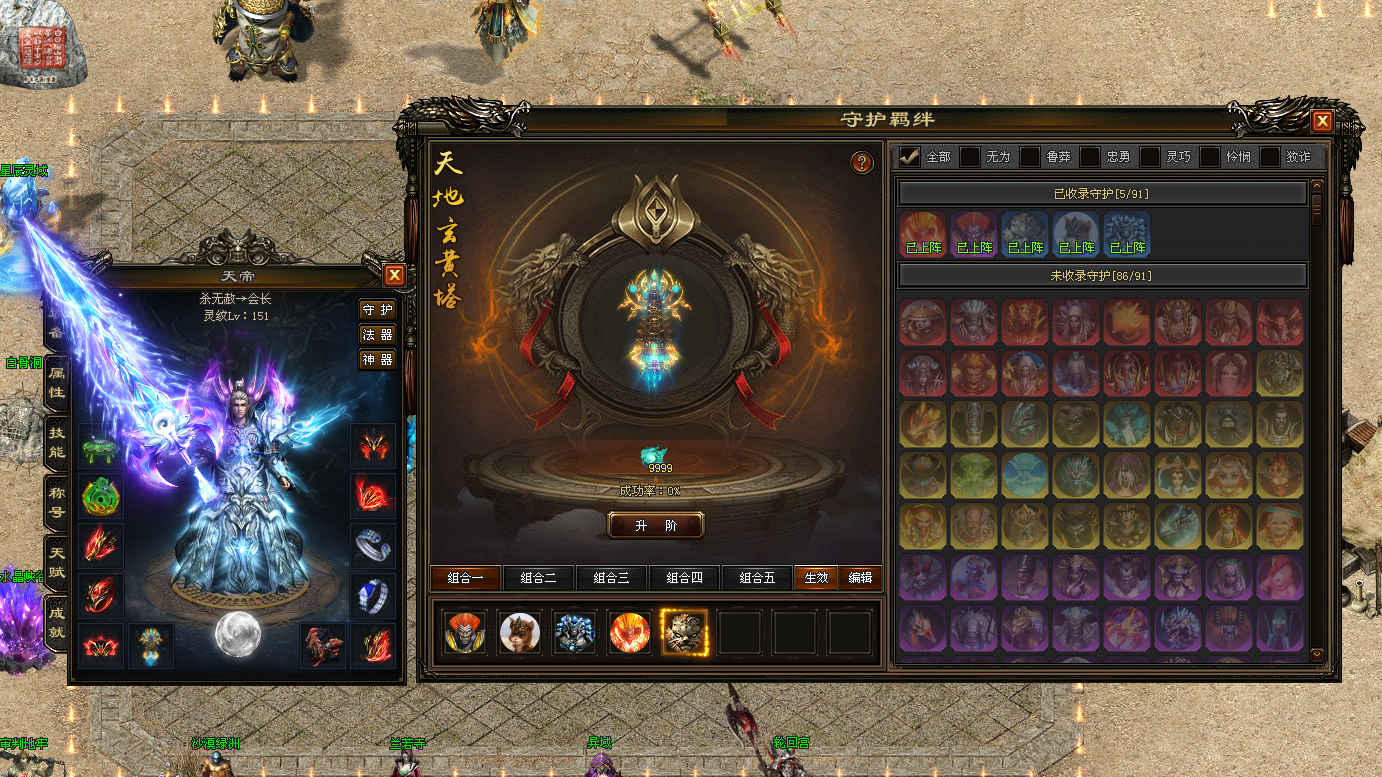
Task: Enable the 忠勇 filter checkbox
Action: (1090, 157)
